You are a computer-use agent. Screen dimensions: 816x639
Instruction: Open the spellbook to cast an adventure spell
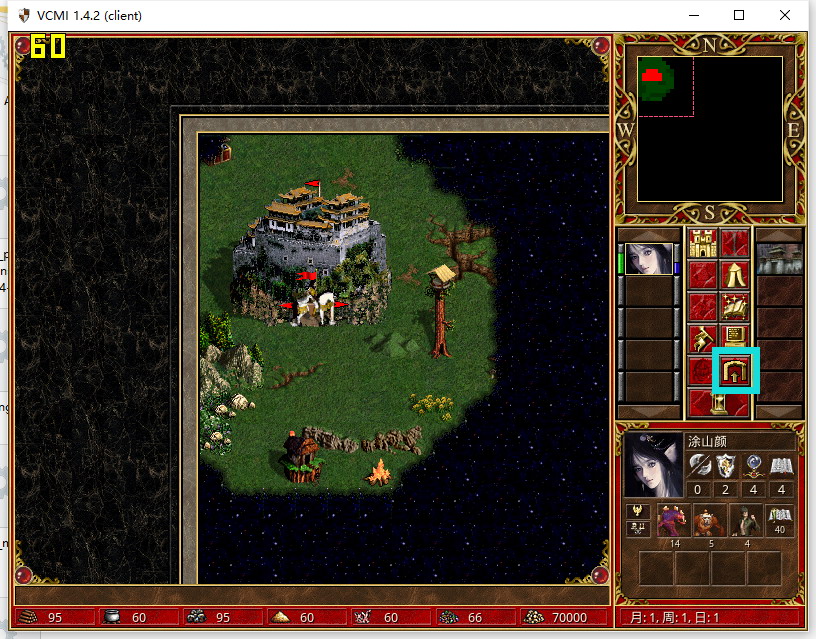pyautogui.click(x=736, y=307)
